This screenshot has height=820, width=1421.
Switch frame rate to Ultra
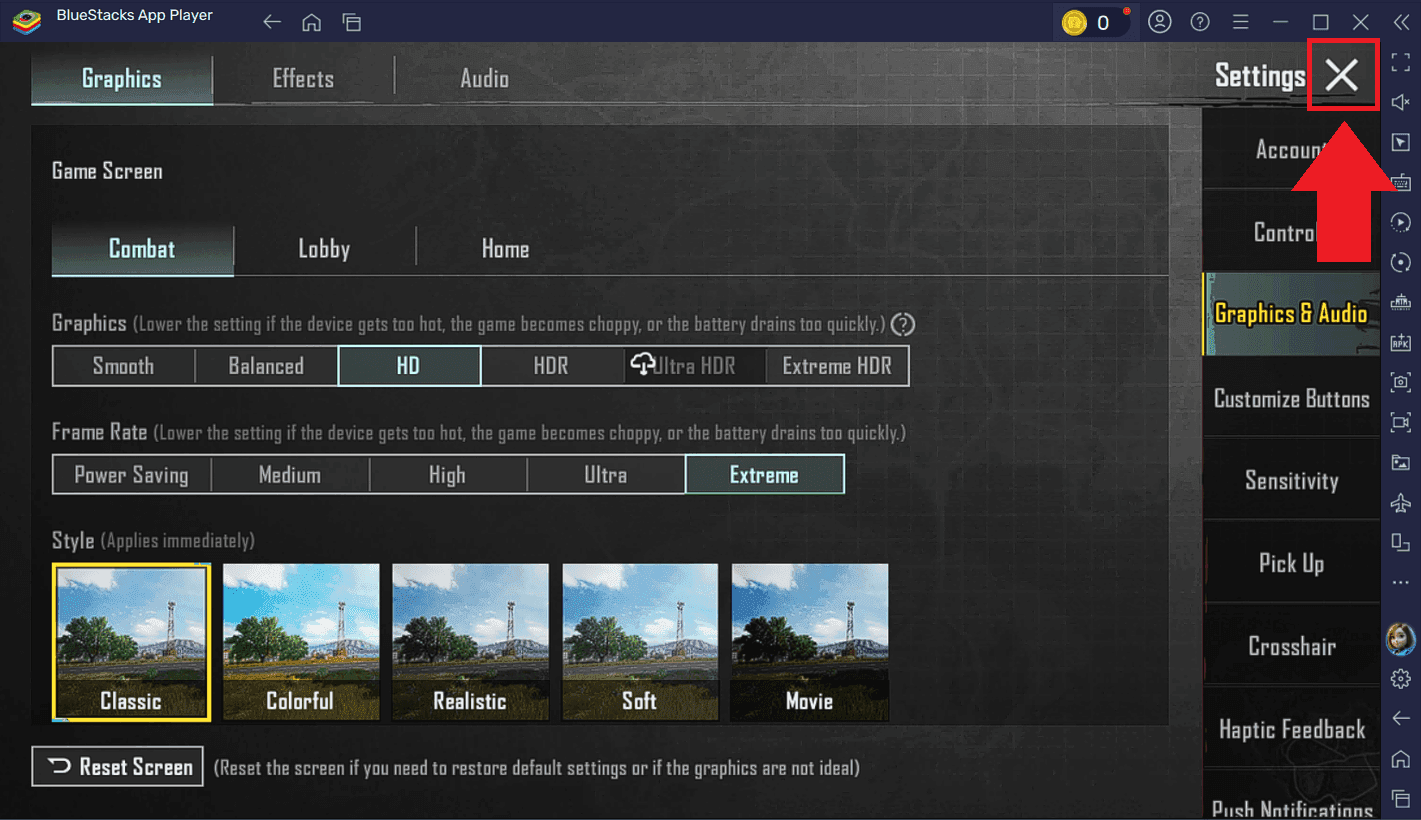click(x=605, y=474)
